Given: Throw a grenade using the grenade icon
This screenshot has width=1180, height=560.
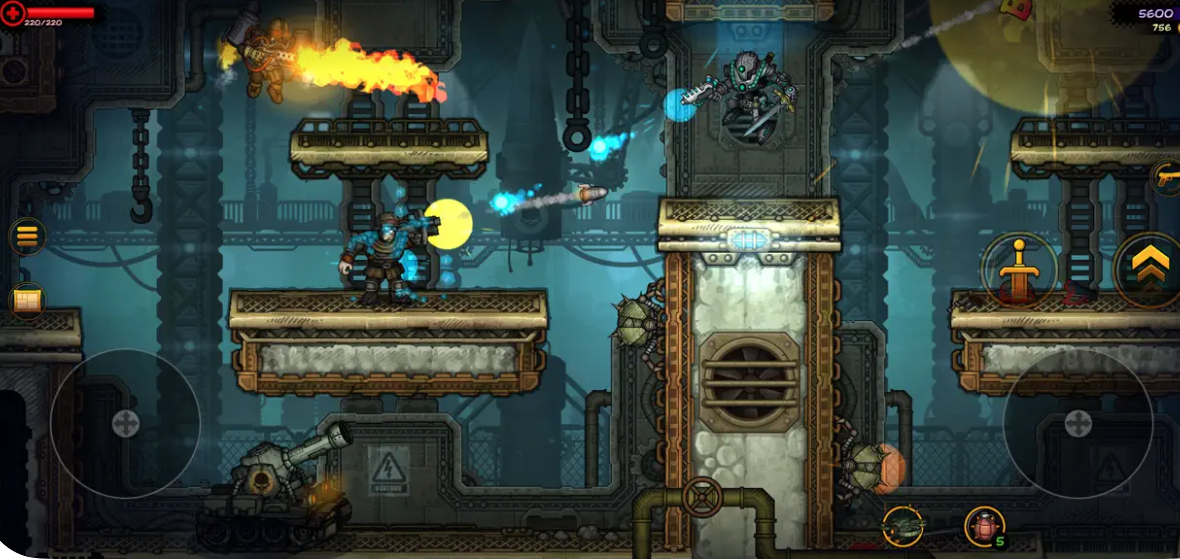Looking at the screenshot, I should pos(984,526).
